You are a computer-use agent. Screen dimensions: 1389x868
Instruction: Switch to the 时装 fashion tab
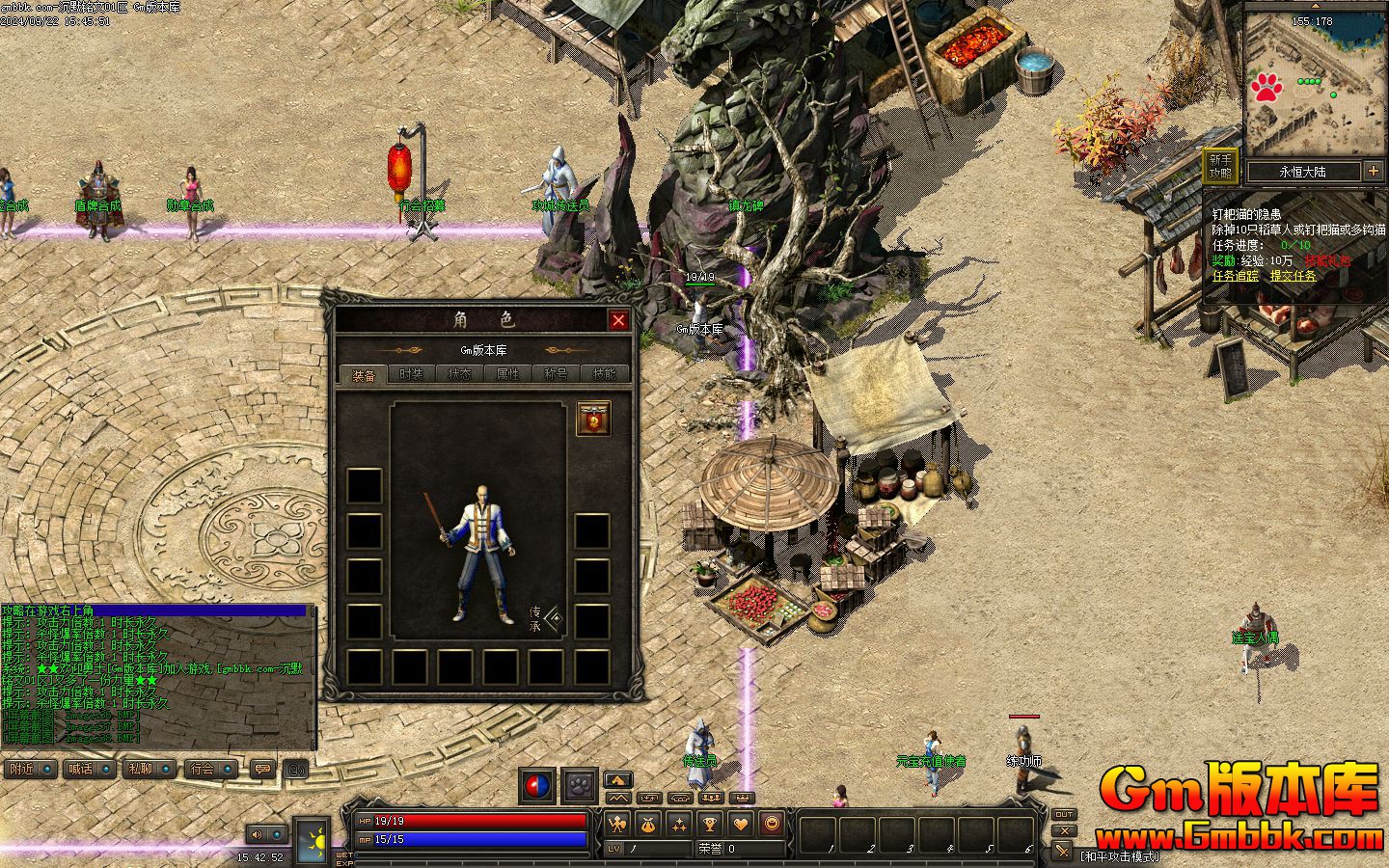(x=412, y=374)
